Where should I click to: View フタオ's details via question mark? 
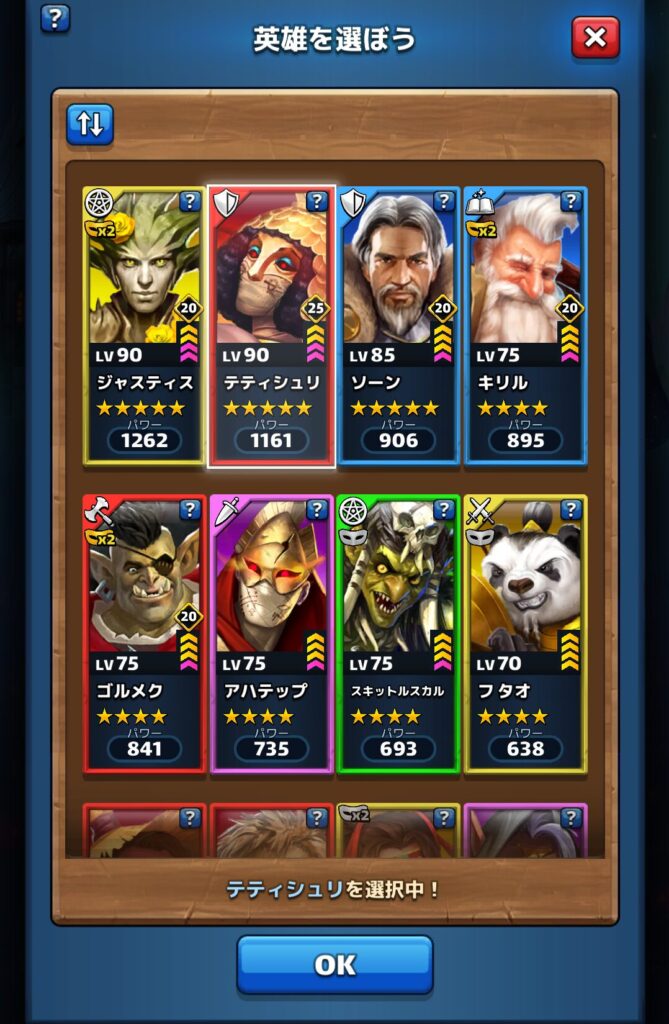coord(571,511)
